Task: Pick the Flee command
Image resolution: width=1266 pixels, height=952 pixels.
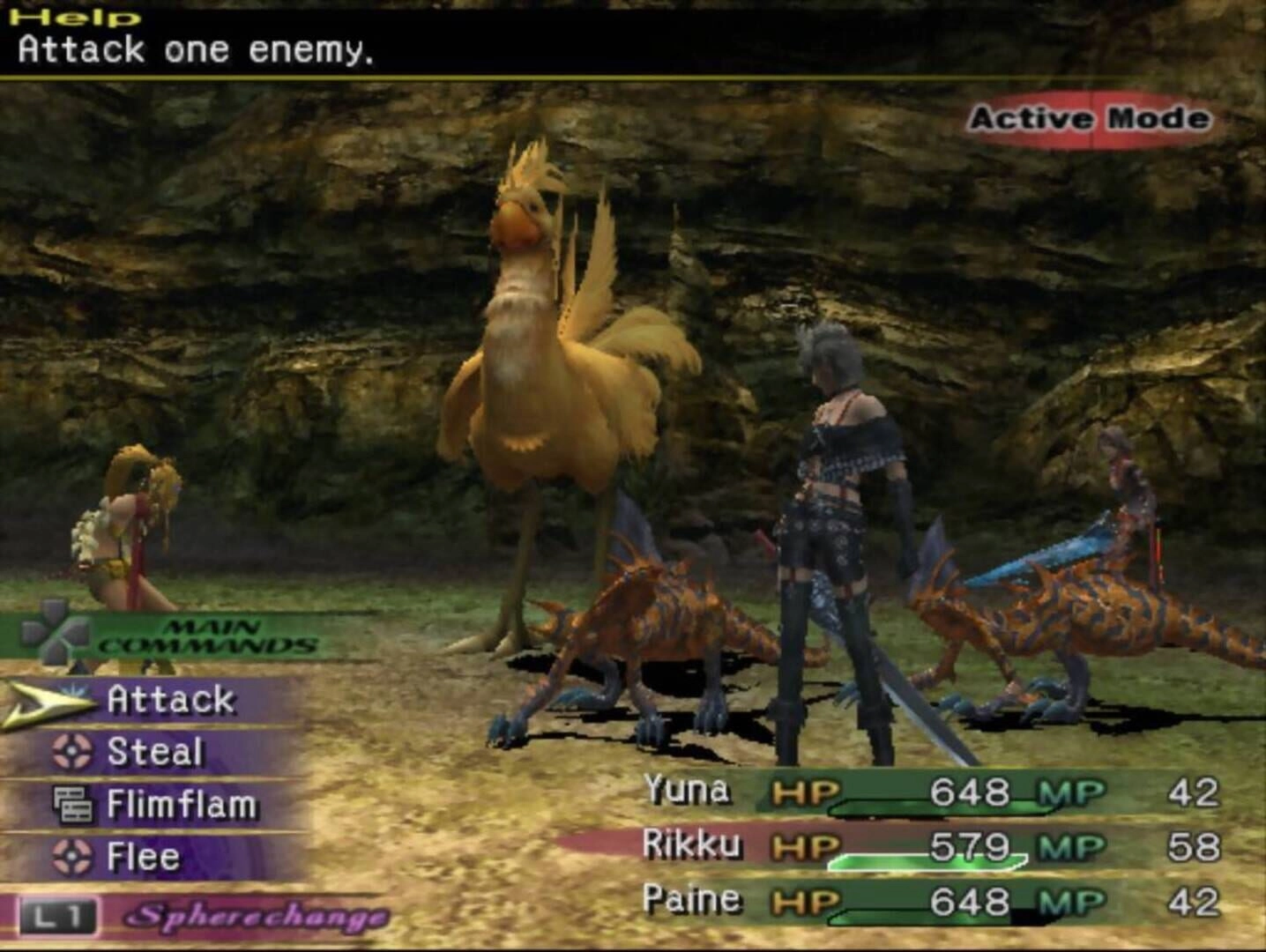Action: (x=143, y=857)
